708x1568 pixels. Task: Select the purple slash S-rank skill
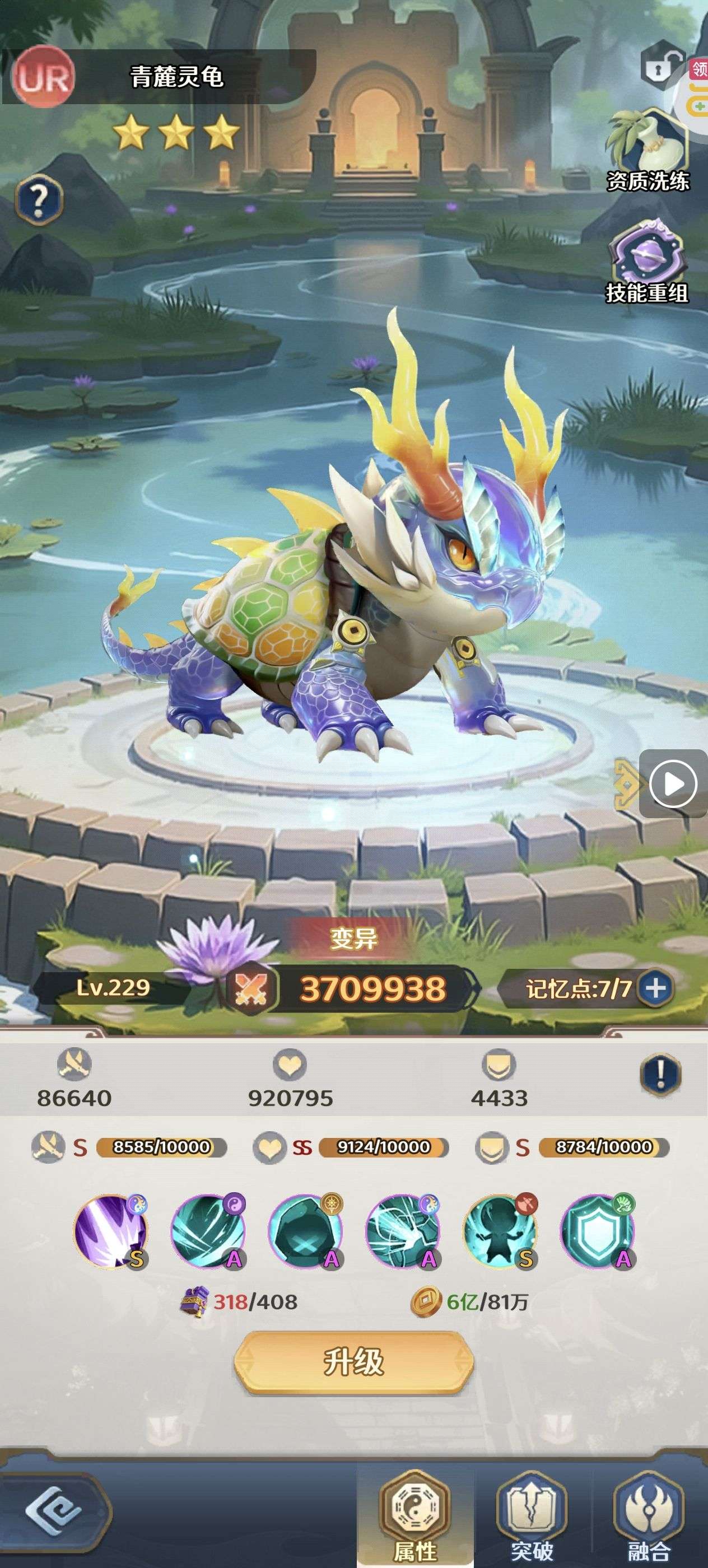tap(111, 1231)
